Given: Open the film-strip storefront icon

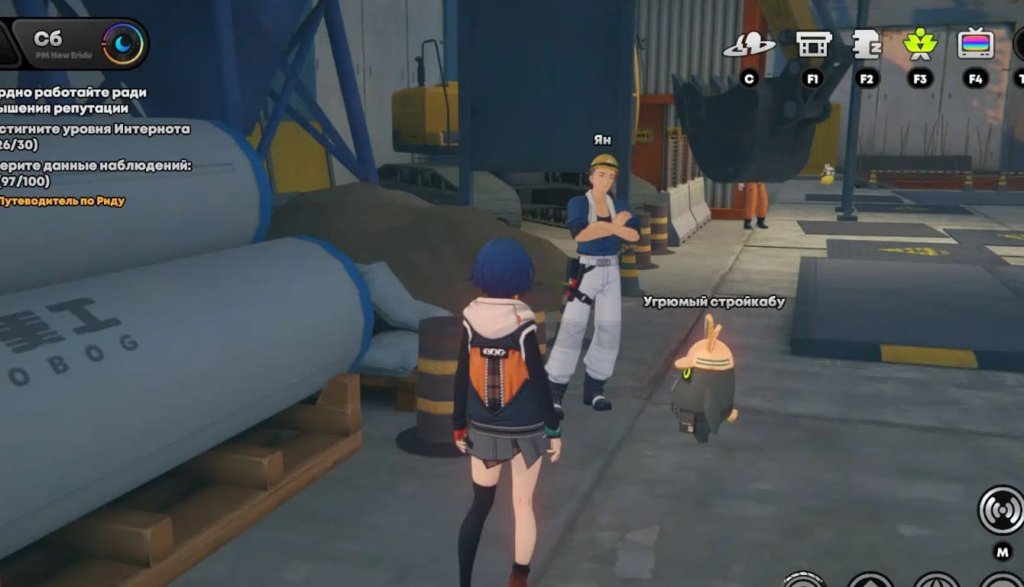Looking at the screenshot, I should 812,44.
